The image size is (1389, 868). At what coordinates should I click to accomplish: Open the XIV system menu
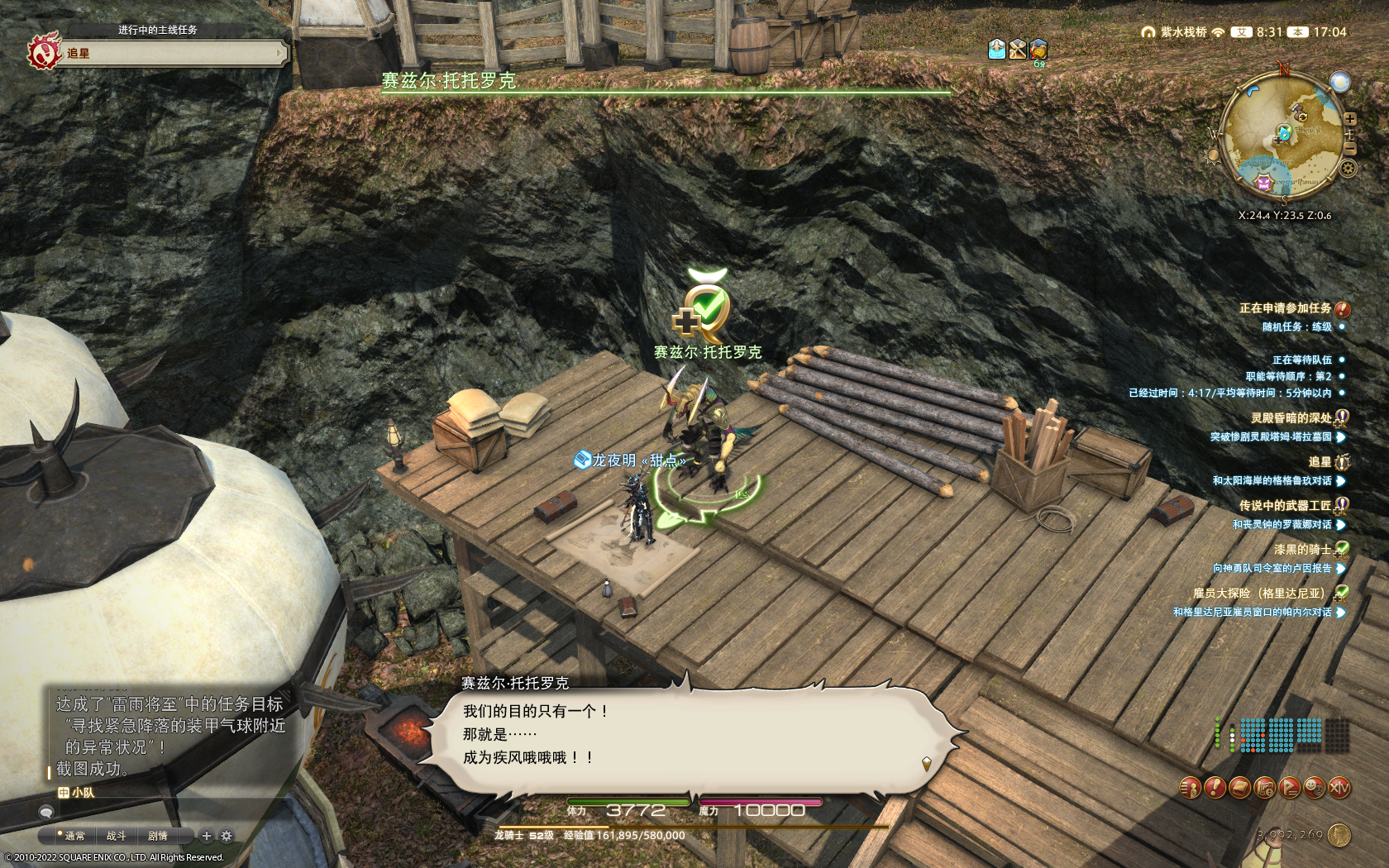(1339, 788)
